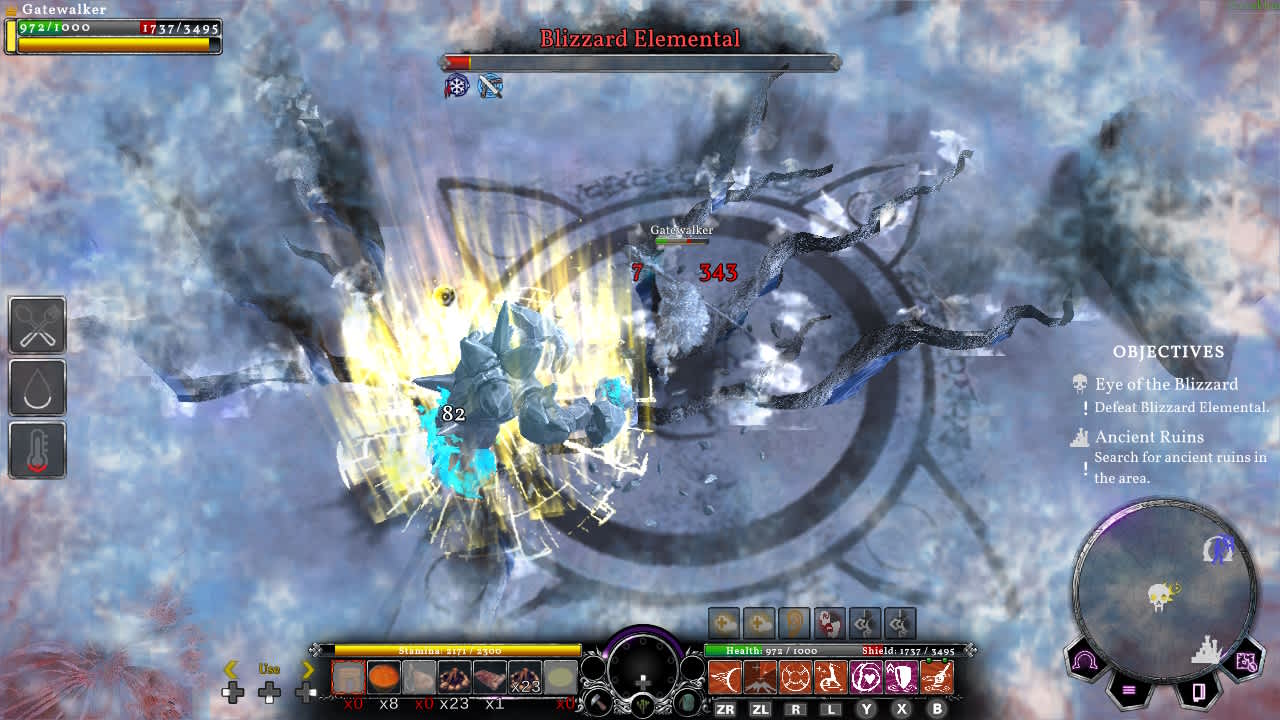Select the crafting scissors icon on left sidebar
The height and width of the screenshot is (720, 1280).
37,325
